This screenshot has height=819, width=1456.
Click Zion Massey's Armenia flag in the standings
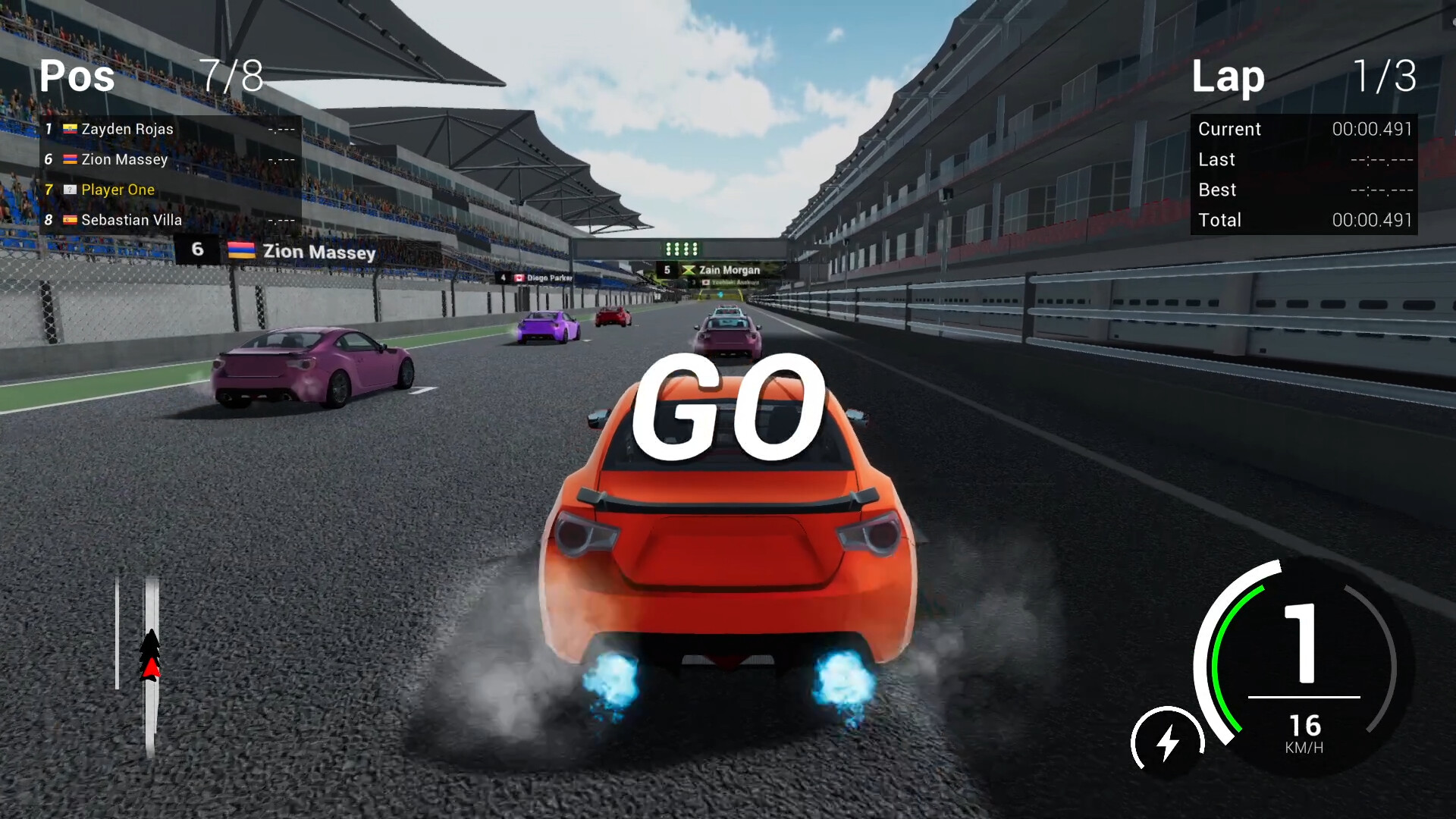[x=71, y=159]
